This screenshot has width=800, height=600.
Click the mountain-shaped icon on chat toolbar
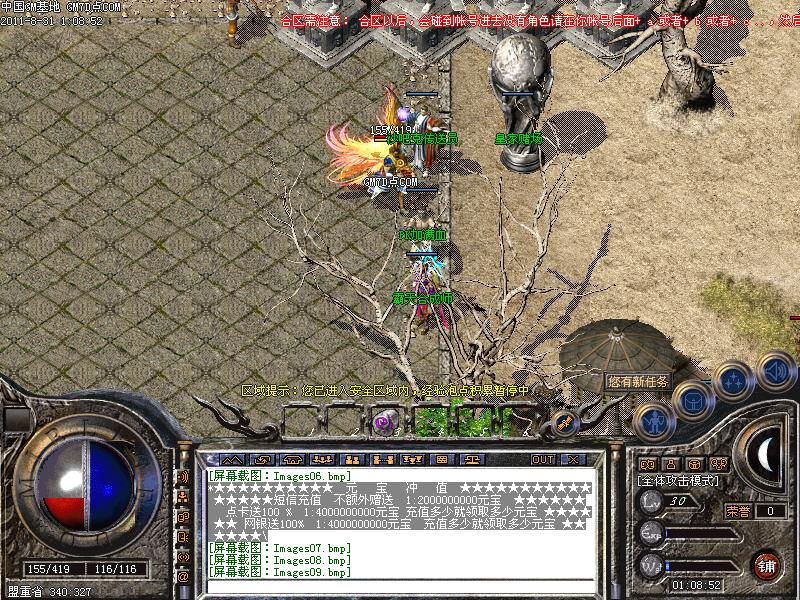pos(232,459)
